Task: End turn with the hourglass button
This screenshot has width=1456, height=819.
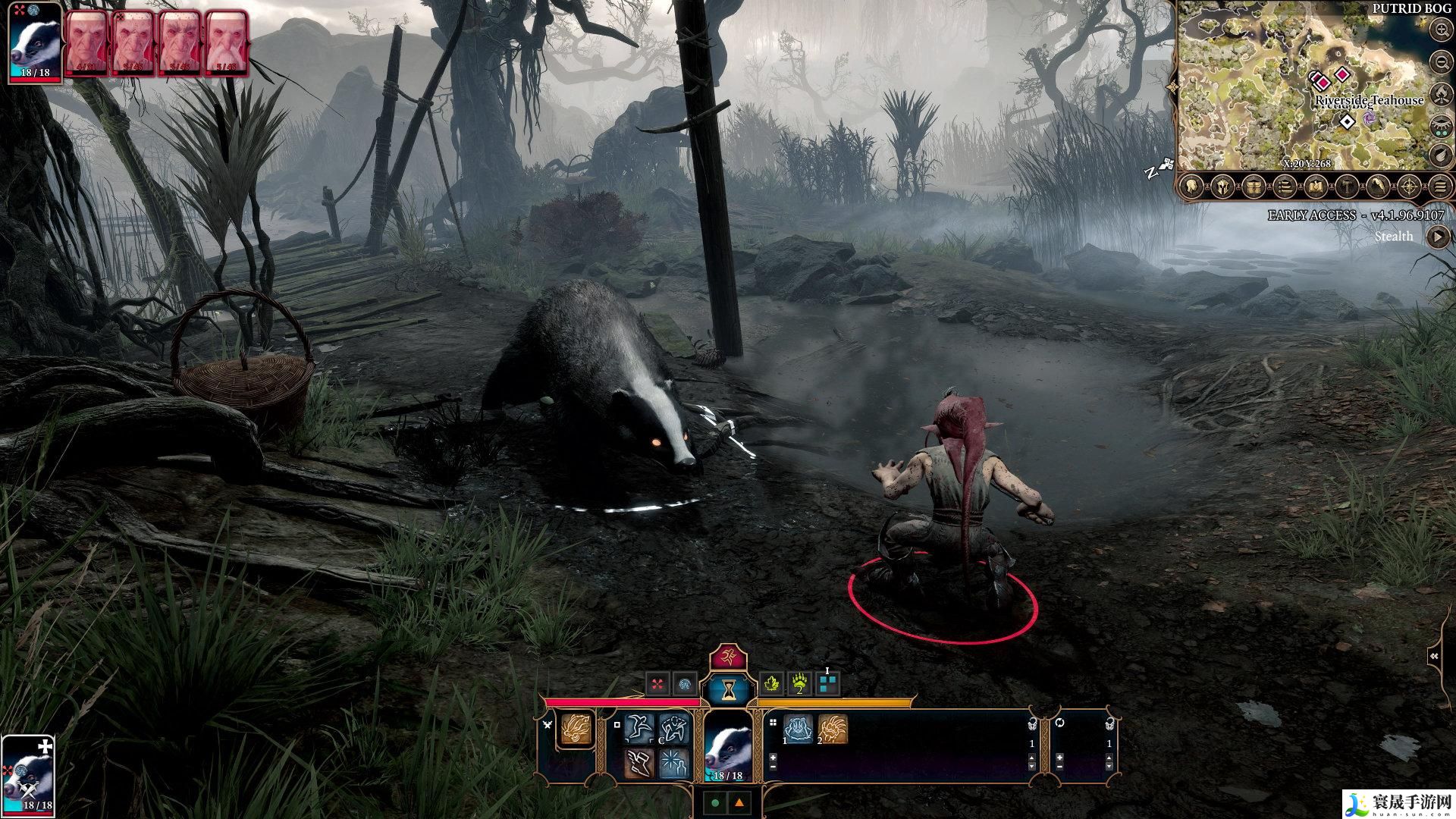Action: point(729,689)
